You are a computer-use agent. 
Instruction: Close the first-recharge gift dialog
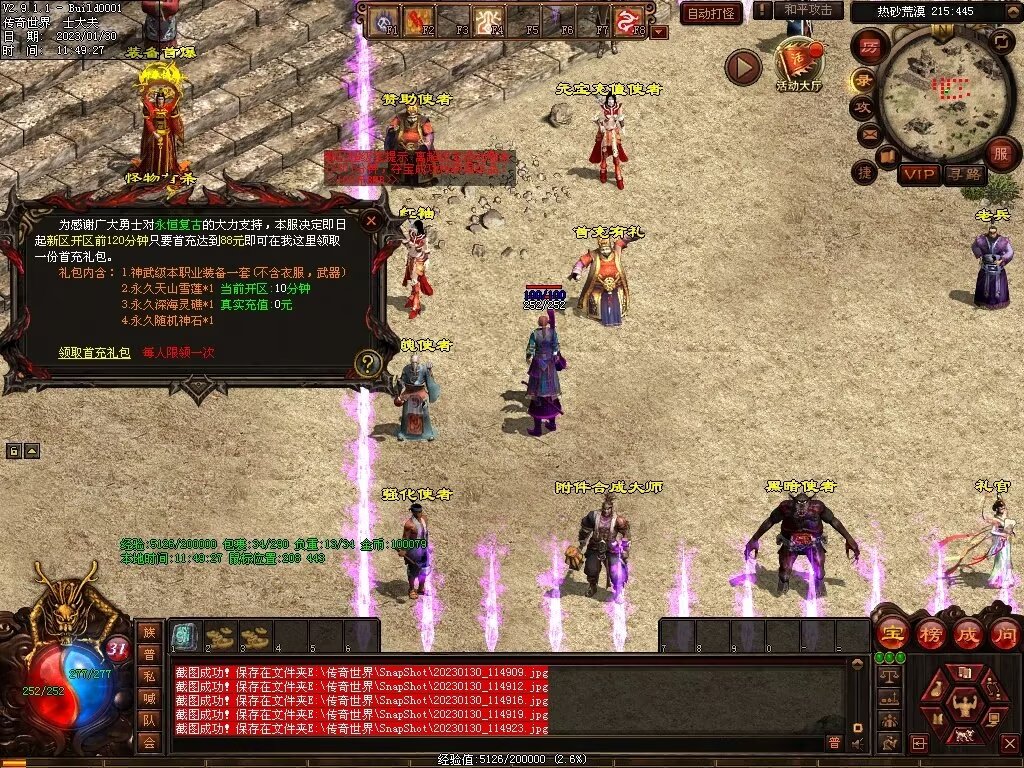click(371, 221)
